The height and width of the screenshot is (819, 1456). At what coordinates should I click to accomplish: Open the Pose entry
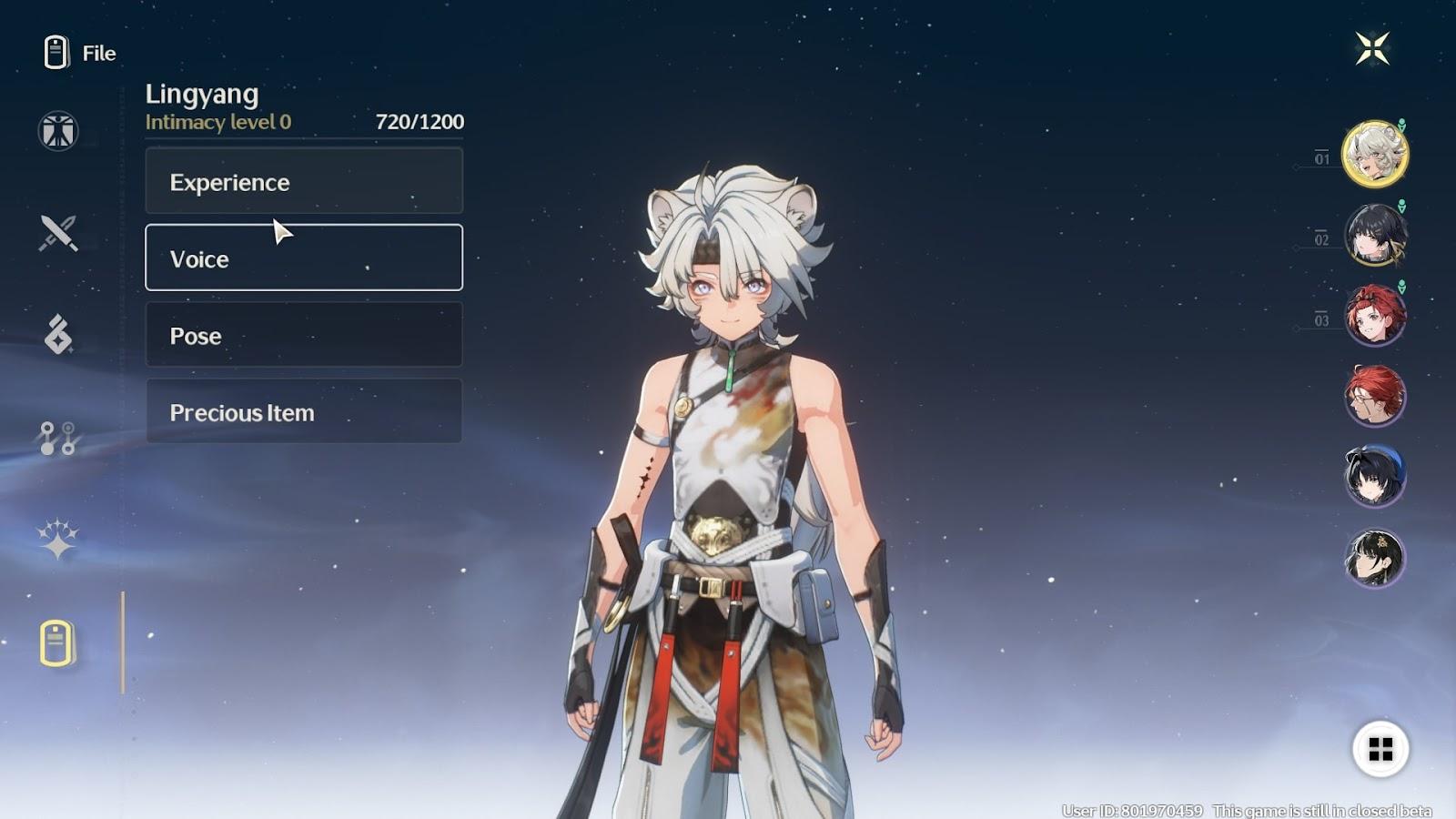pos(303,335)
